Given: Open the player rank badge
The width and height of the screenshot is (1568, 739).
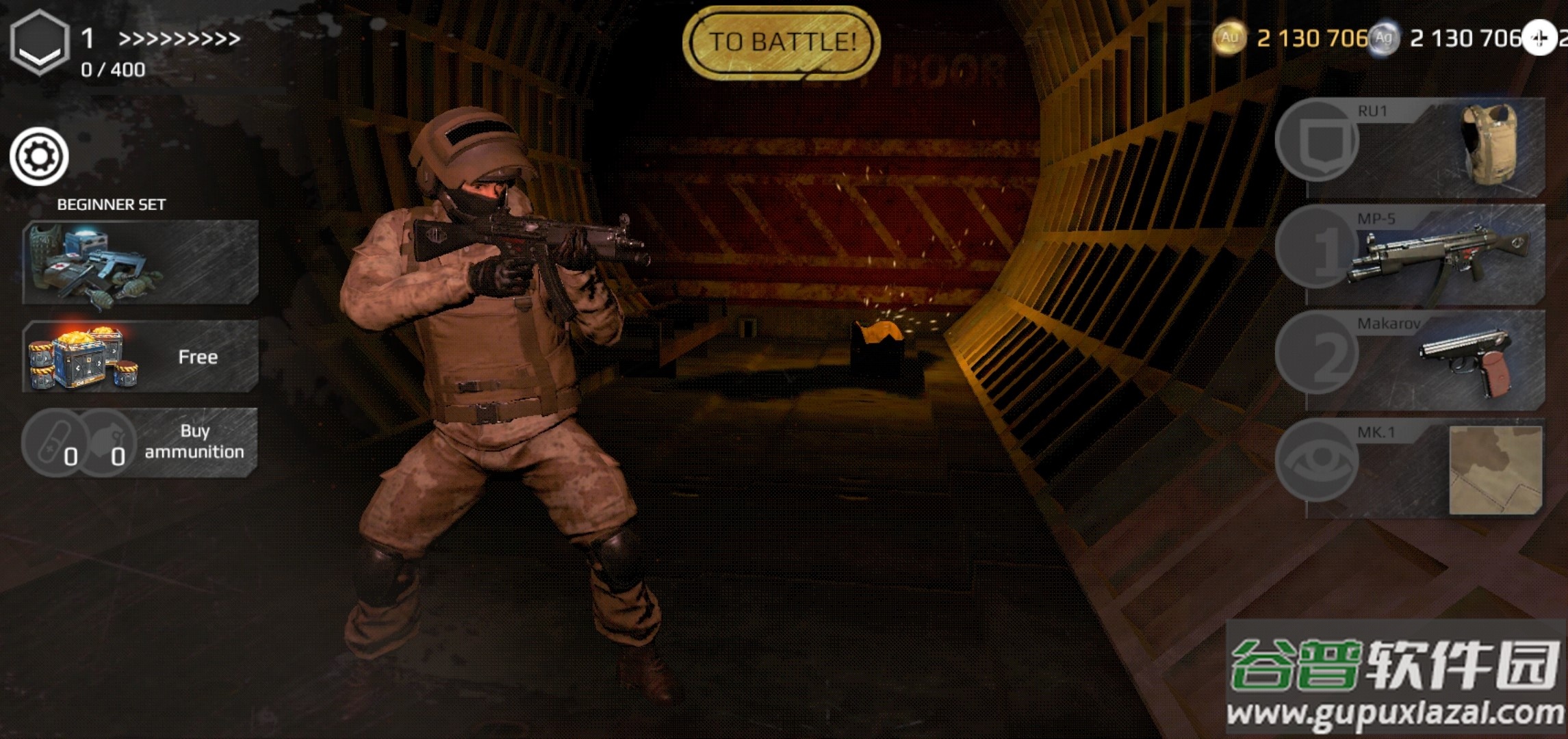Looking at the screenshot, I should 40,42.
